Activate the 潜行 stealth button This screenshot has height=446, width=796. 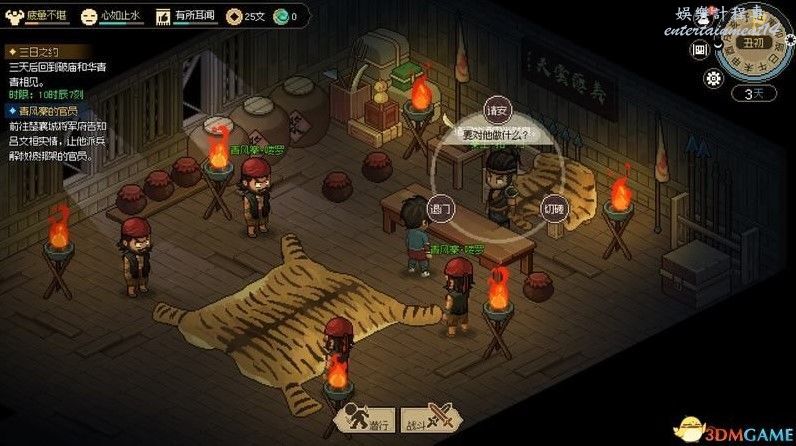pos(365,421)
